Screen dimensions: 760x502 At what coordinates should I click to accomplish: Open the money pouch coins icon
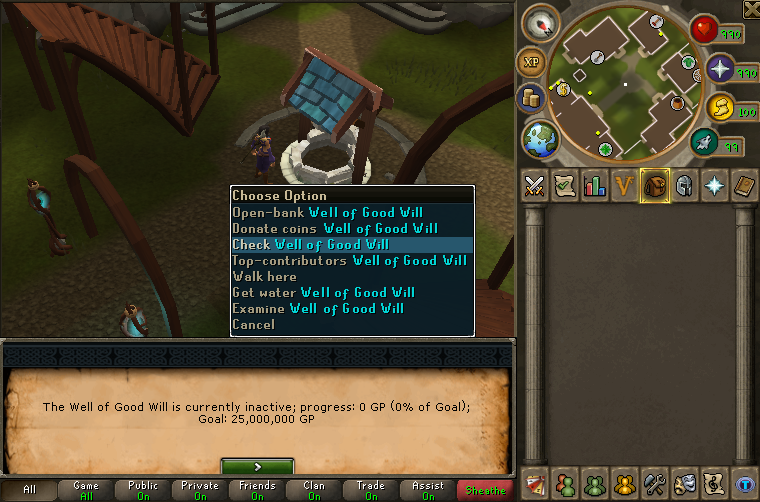(530, 98)
